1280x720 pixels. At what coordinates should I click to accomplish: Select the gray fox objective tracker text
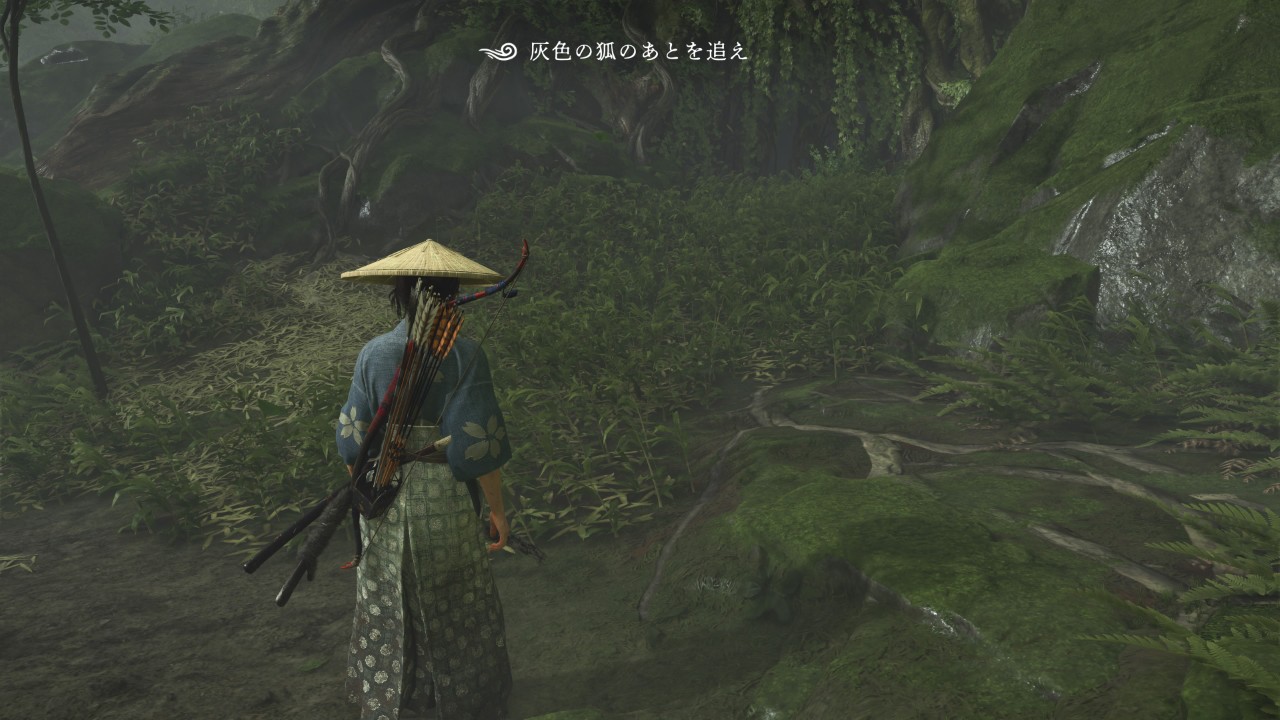638,52
